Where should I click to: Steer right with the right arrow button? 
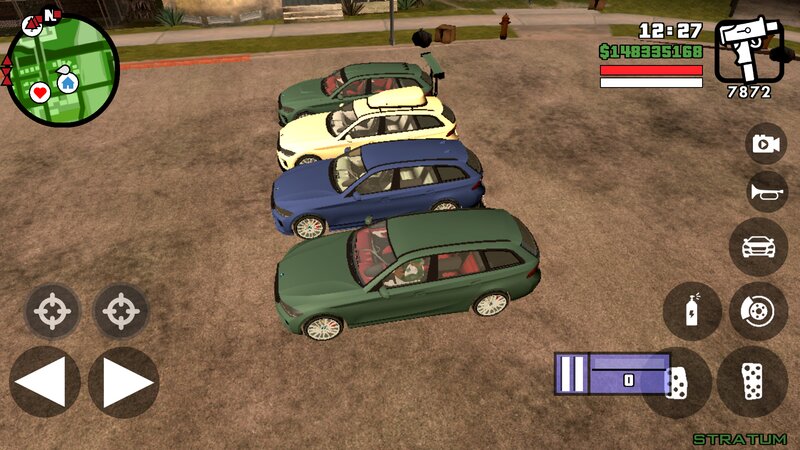point(123,382)
